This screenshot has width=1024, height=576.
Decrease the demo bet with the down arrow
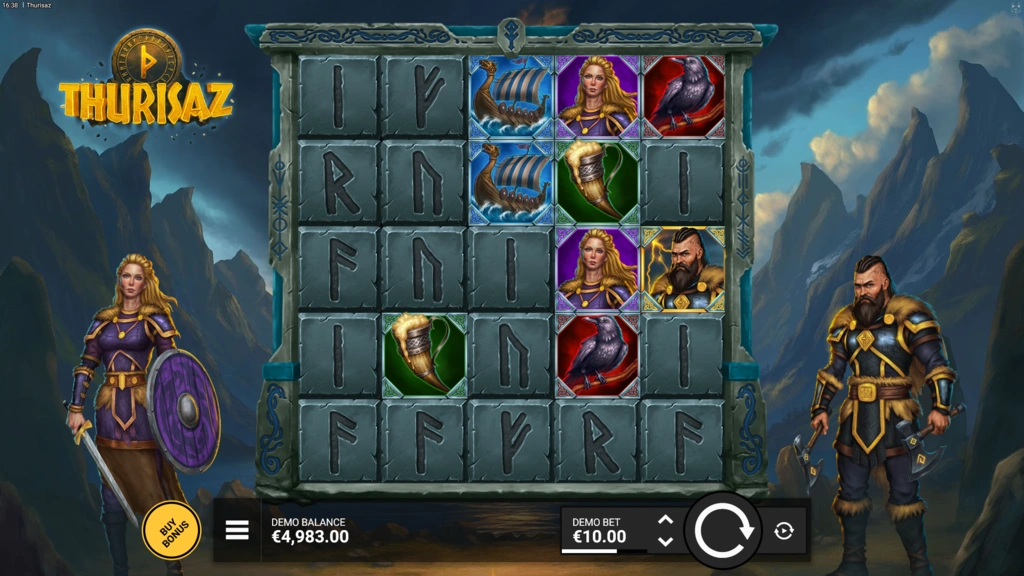pyautogui.click(x=666, y=541)
